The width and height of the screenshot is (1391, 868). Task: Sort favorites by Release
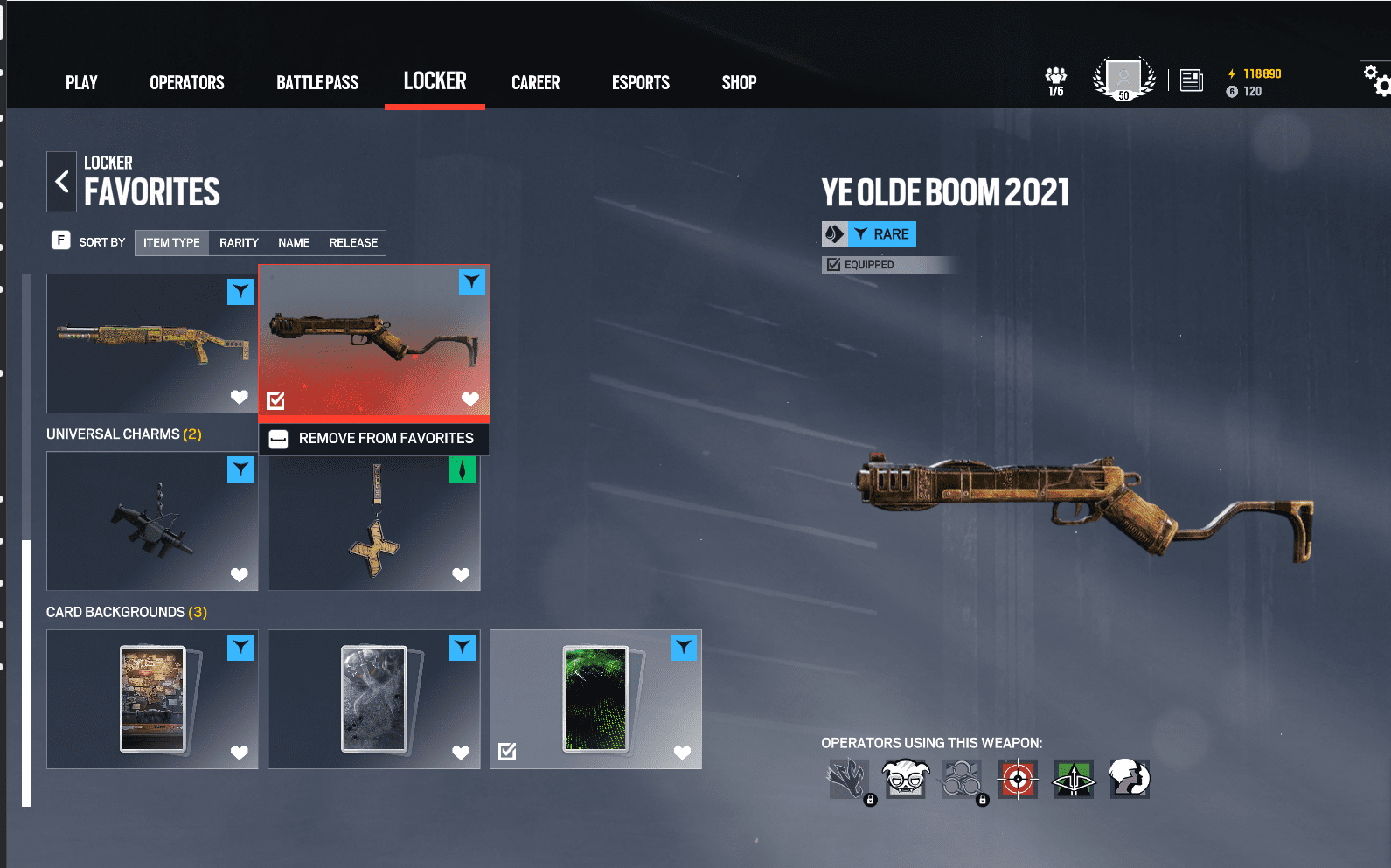(x=353, y=243)
